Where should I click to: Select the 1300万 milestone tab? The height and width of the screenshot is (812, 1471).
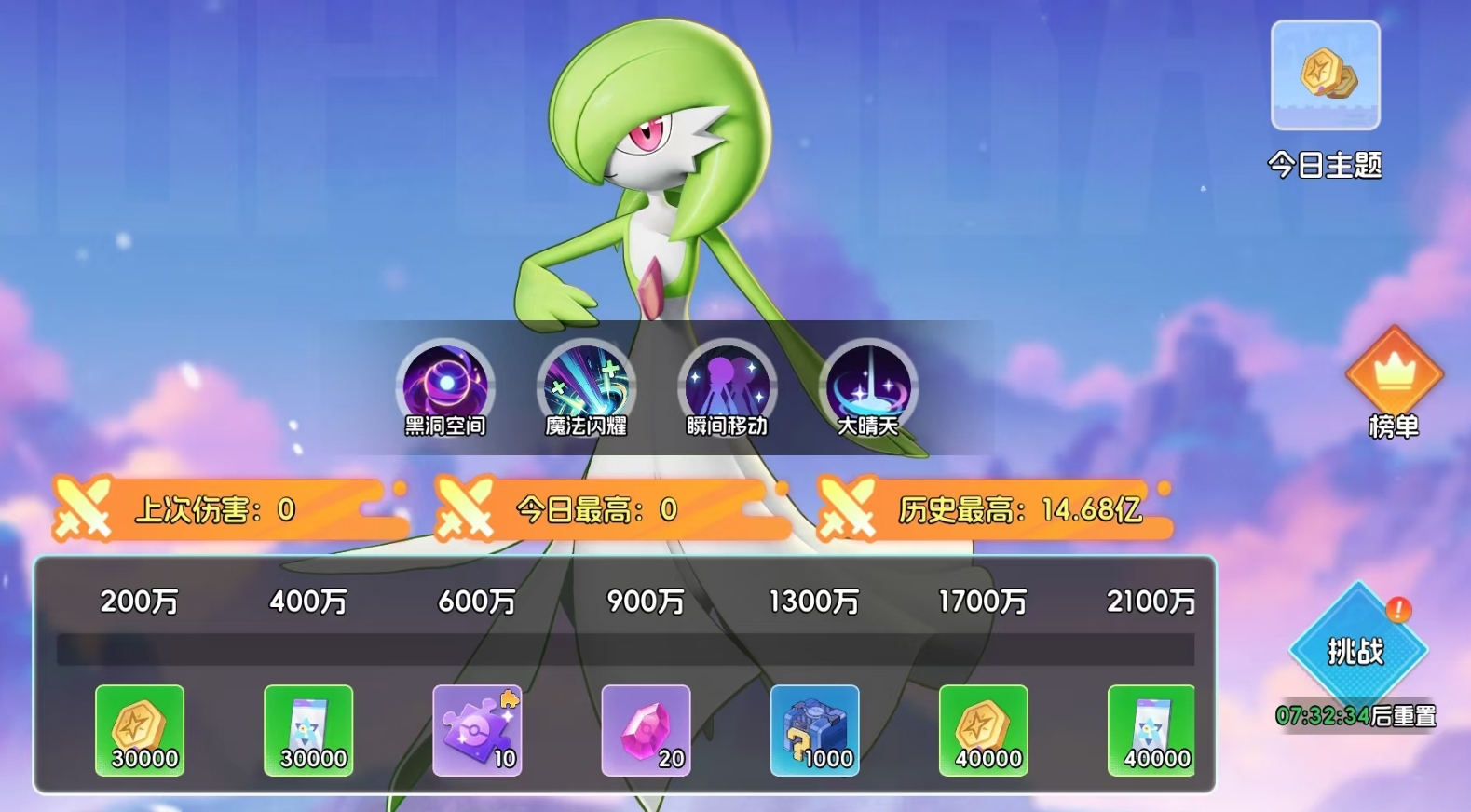pos(814,602)
